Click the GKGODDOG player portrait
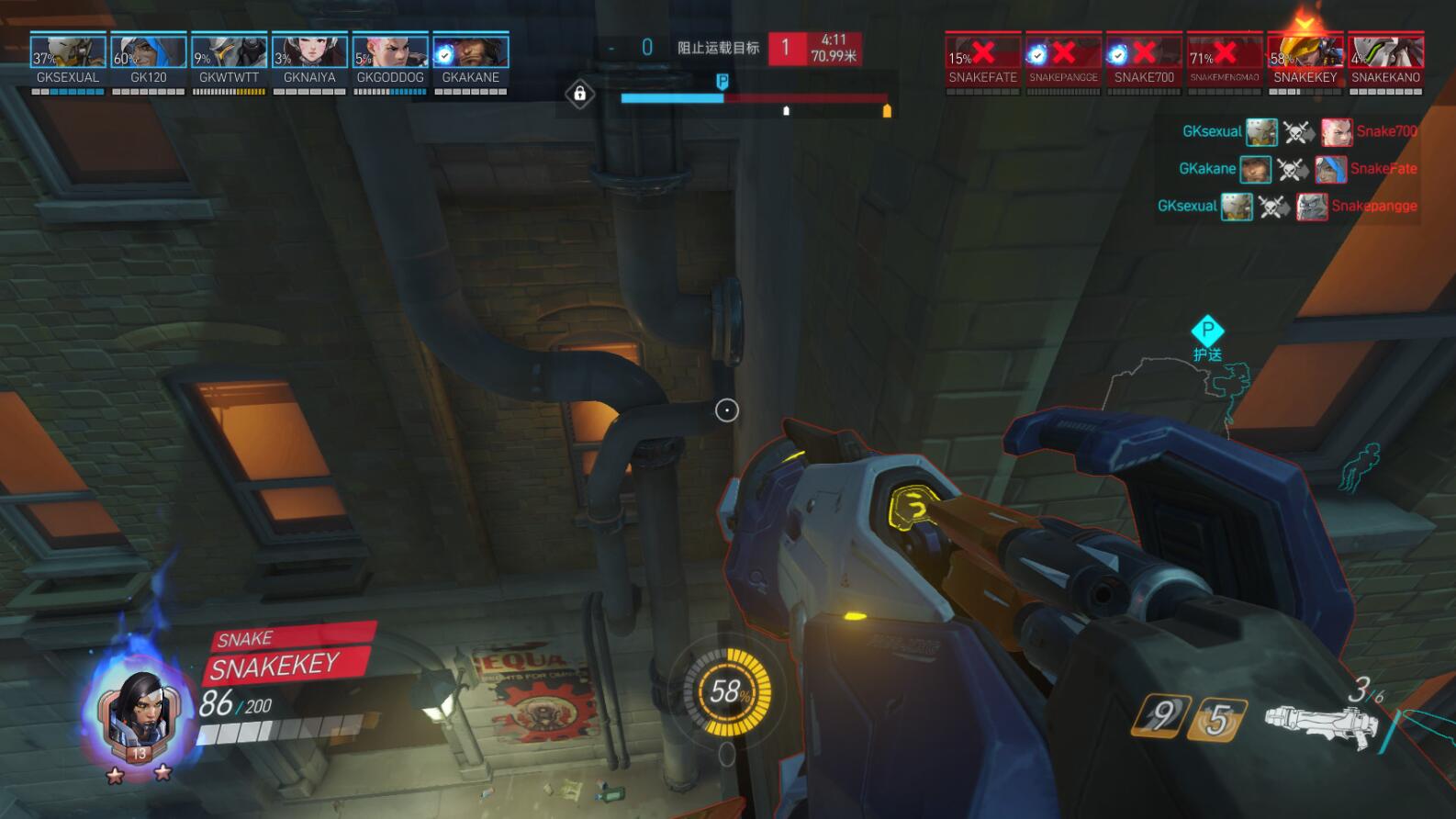The image size is (1456, 819). point(390,52)
